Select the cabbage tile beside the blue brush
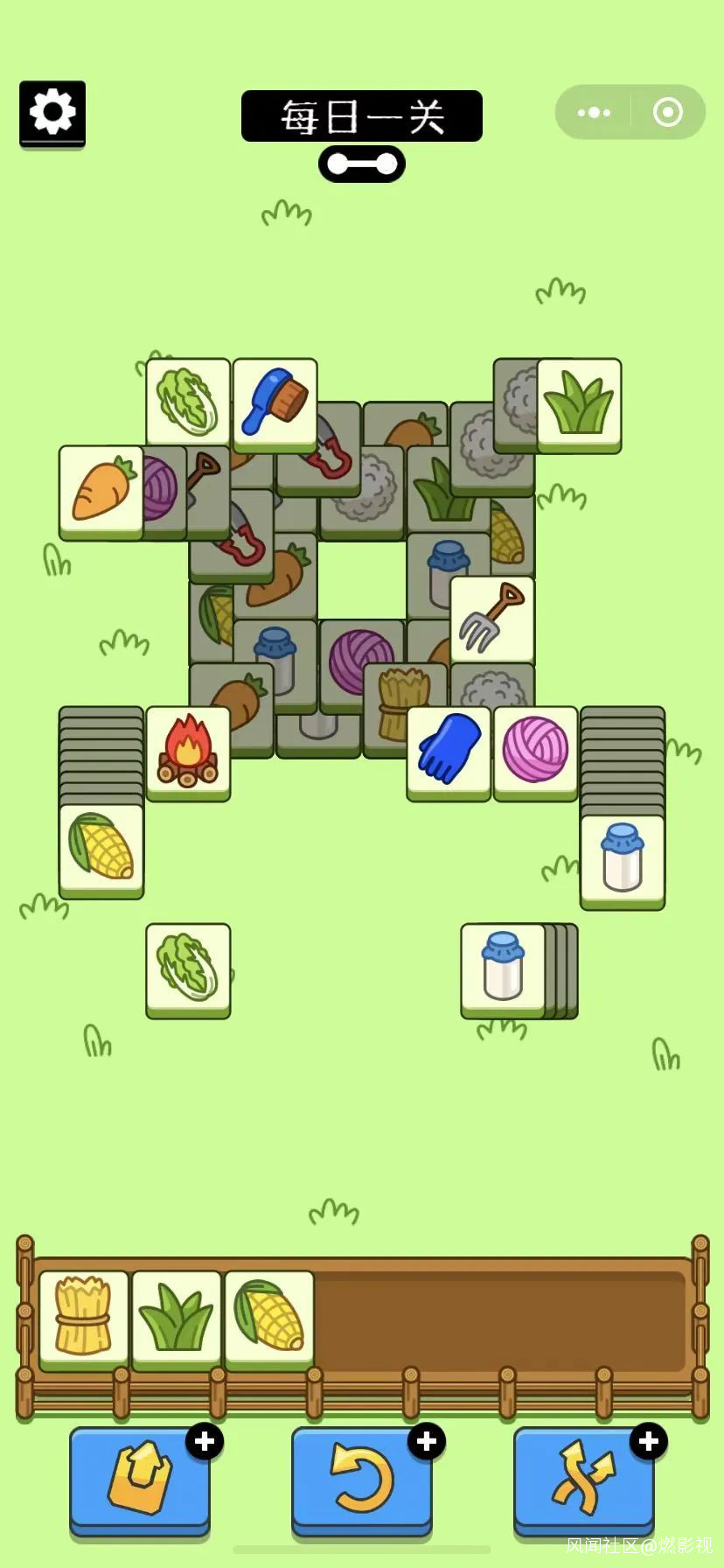 point(188,402)
